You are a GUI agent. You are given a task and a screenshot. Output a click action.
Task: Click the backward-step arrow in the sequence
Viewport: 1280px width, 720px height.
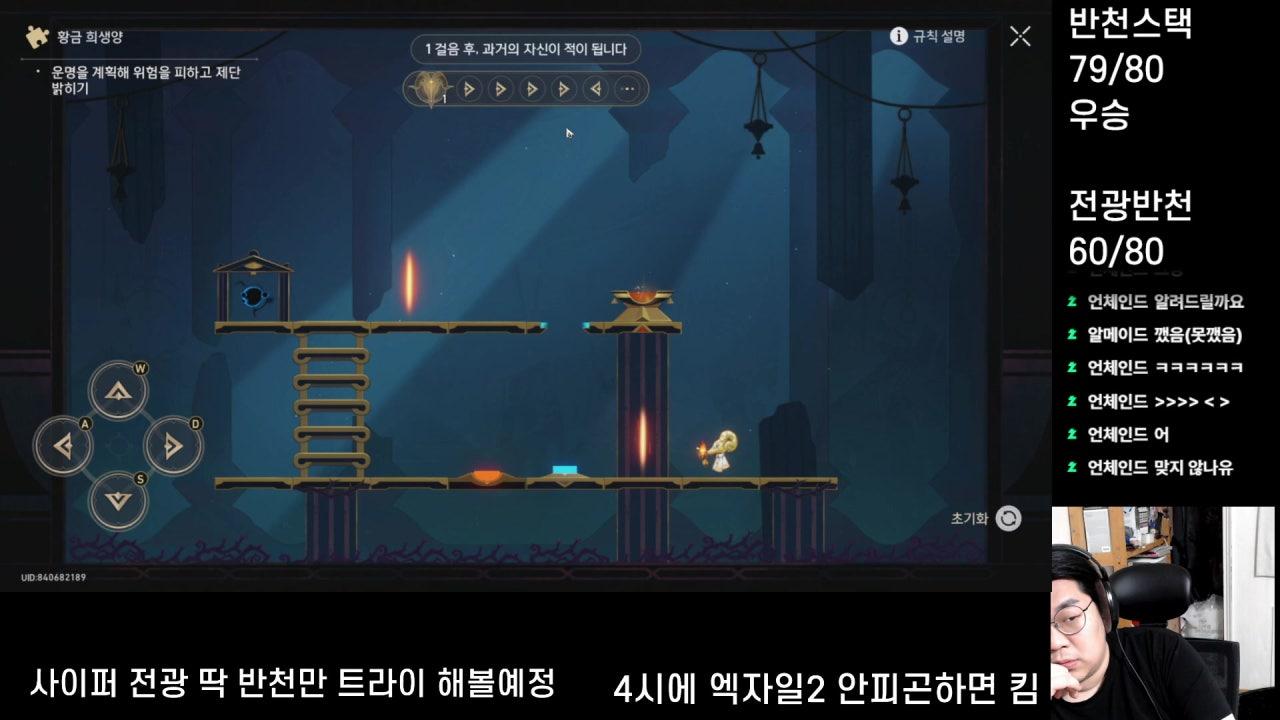point(596,89)
